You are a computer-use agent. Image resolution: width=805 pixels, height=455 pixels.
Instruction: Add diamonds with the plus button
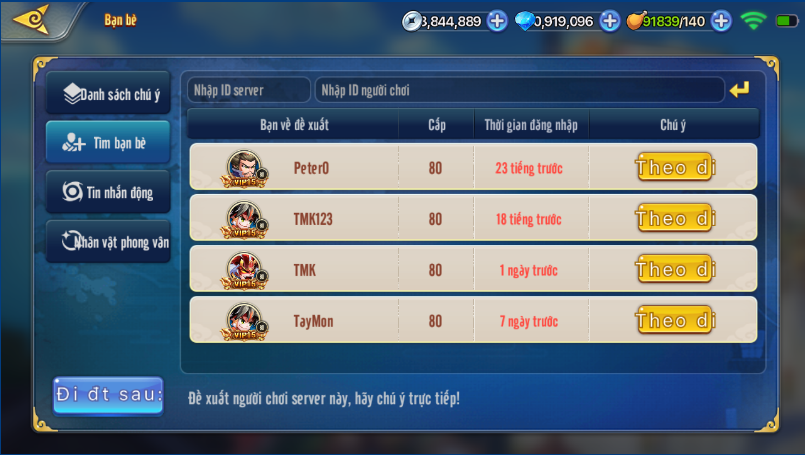tap(610, 21)
